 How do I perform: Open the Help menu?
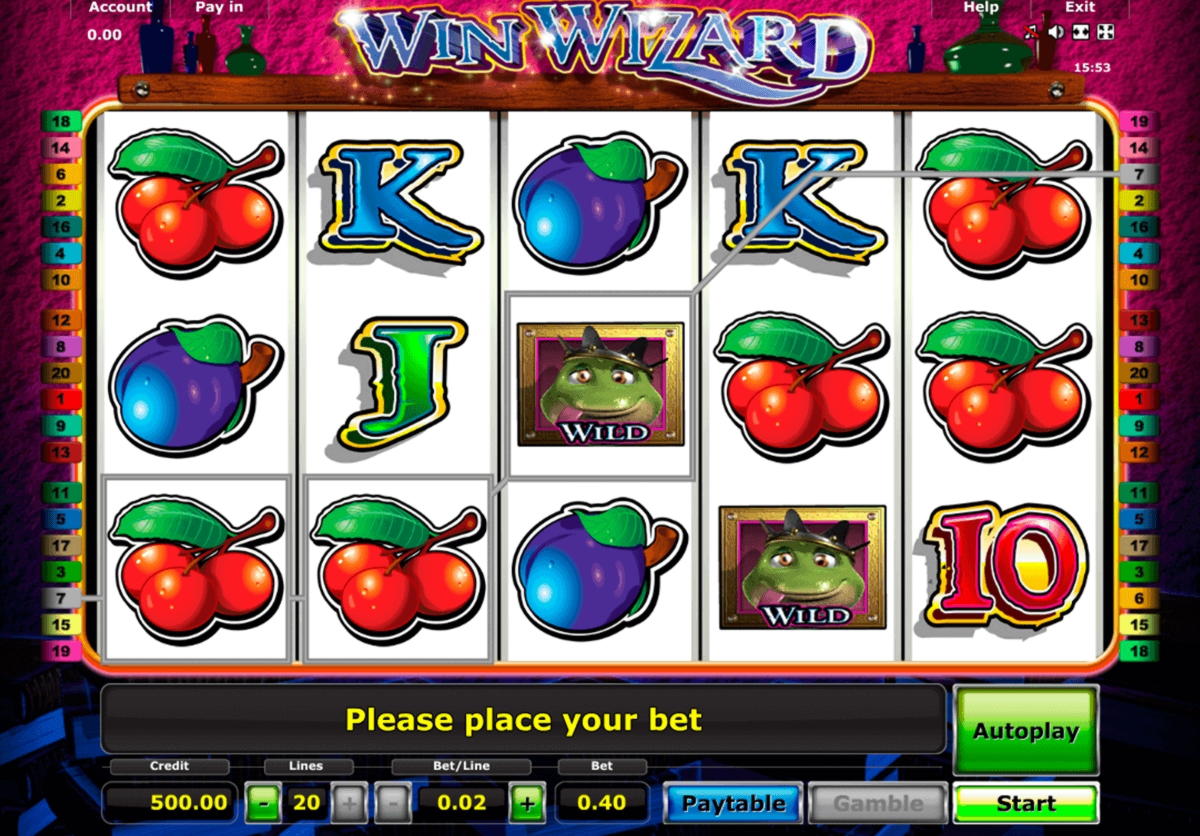[x=980, y=8]
